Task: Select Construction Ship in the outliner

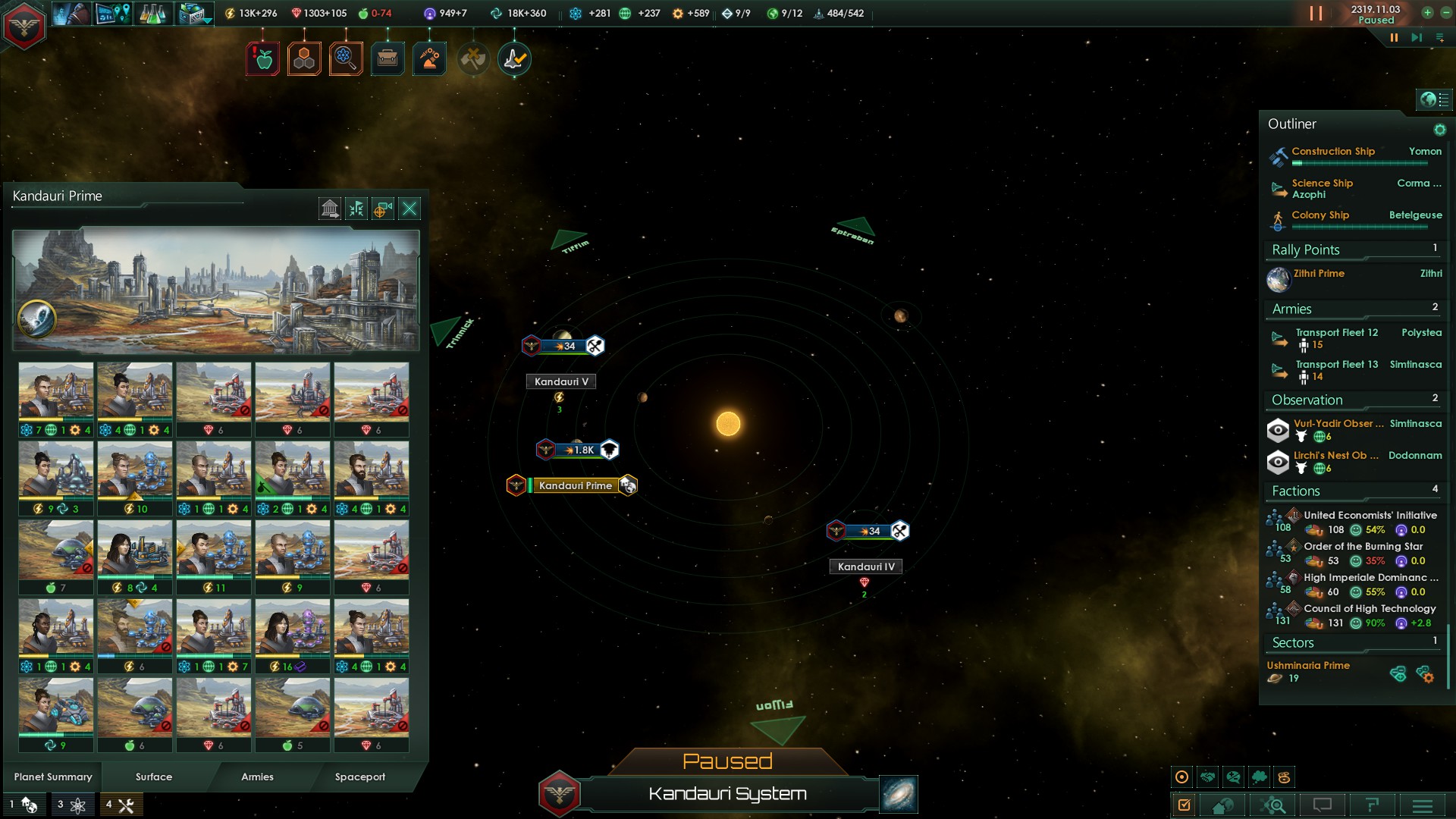Action: (x=1333, y=152)
